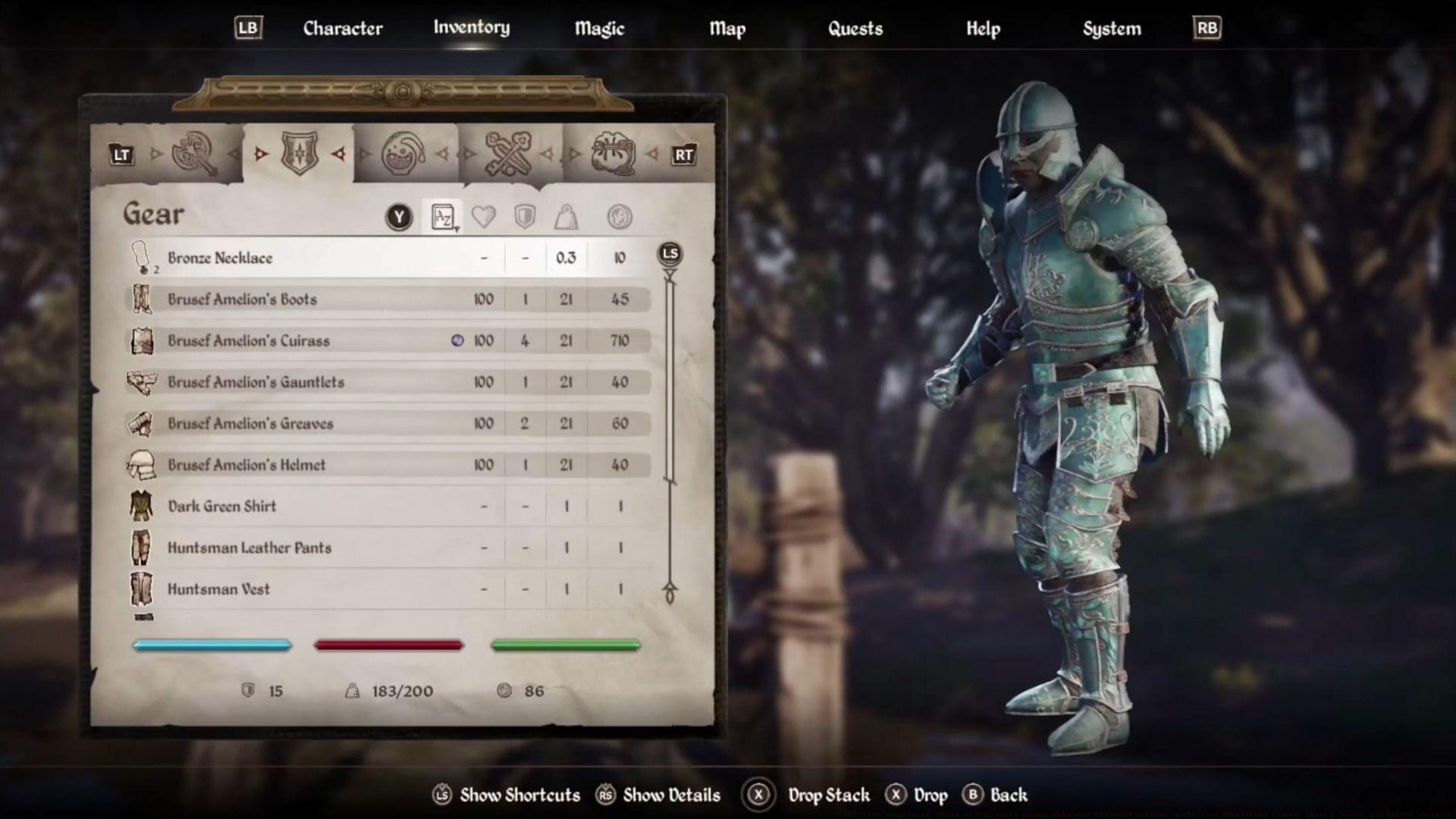Screen dimensions: 1456x819
Task: Go to the Quests tab
Action: click(x=855, y=29)
